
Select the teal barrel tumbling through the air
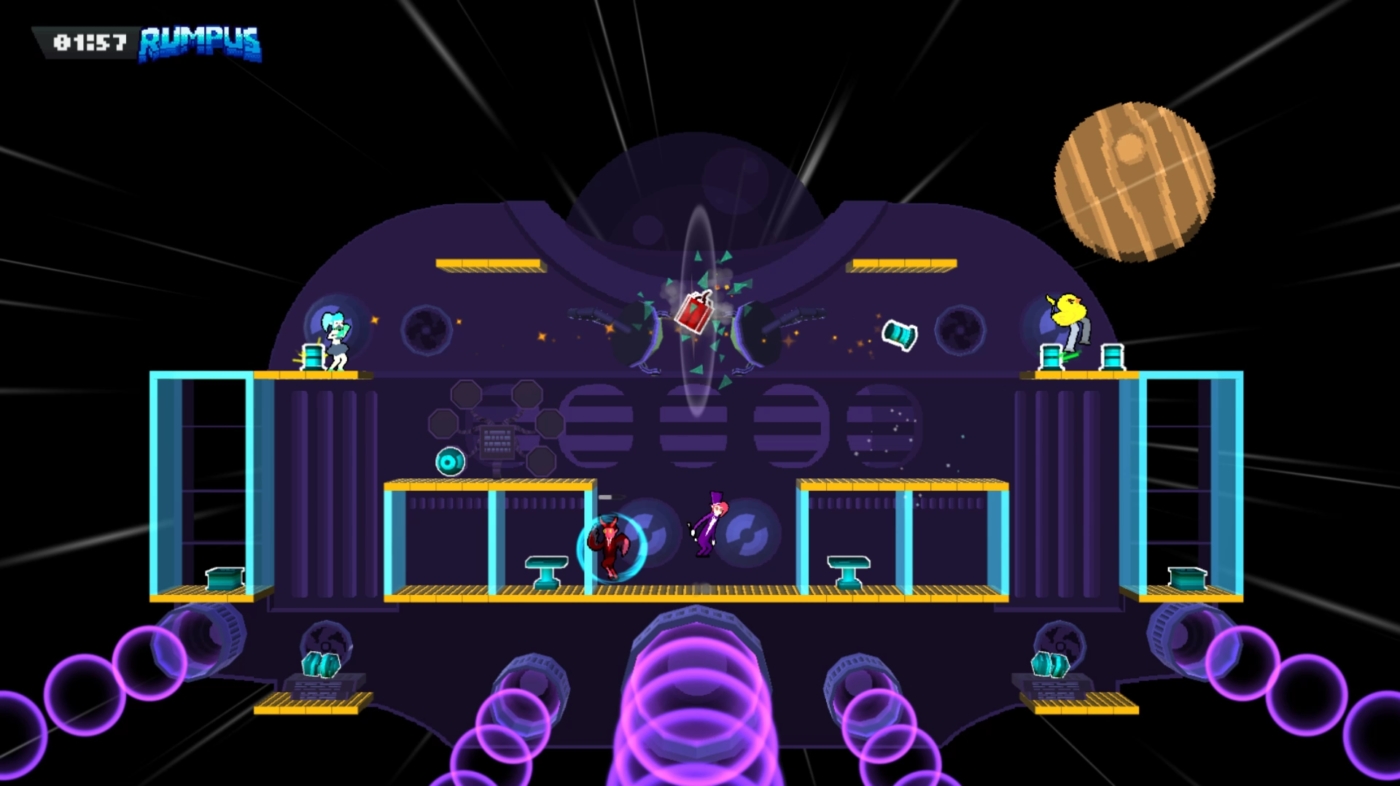(x=897, y=333)
